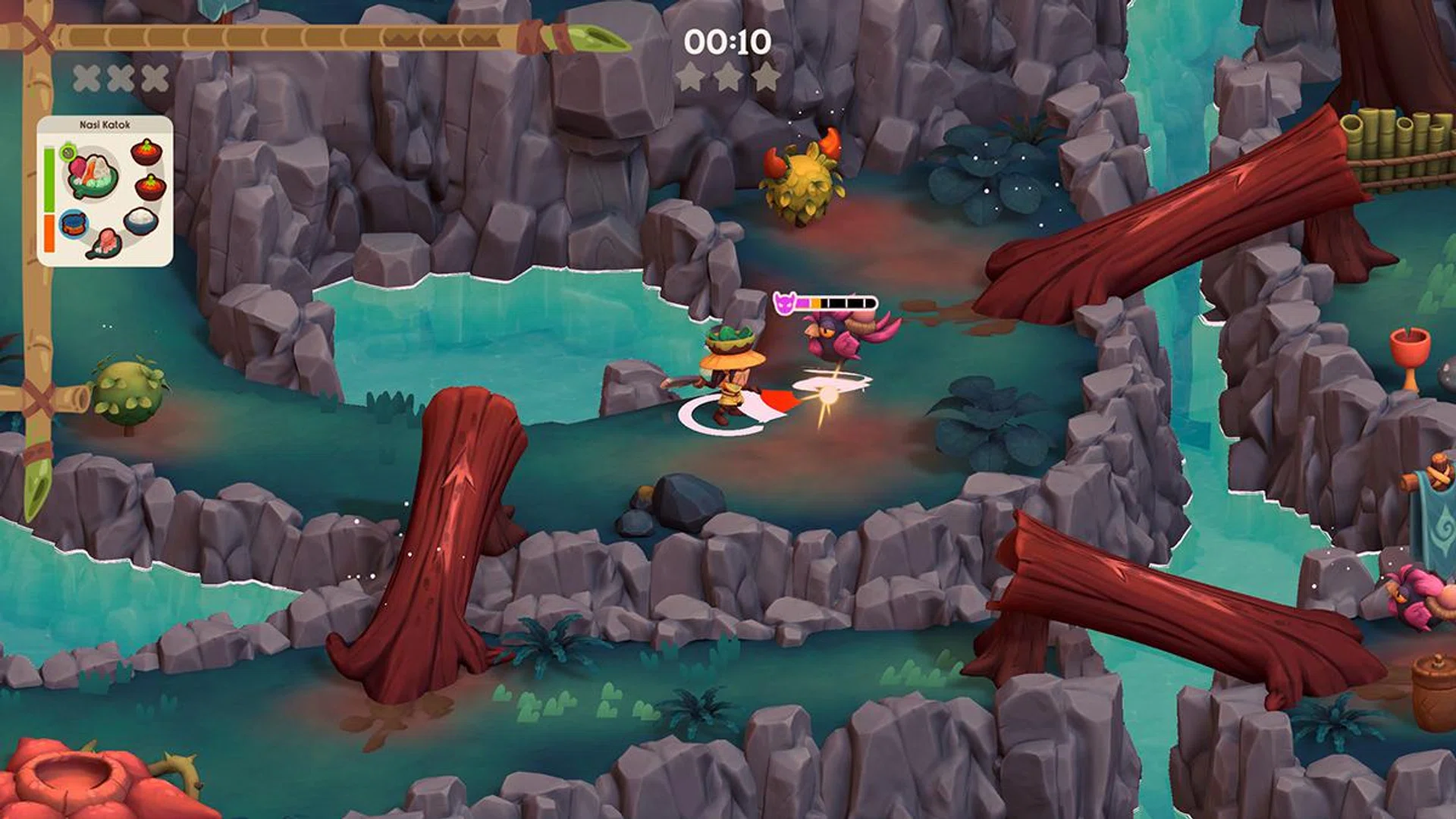The height and width of the screenshot is (819, 1456).
Task: Click the white rice bowl ingredient
Action: [141, 220]
